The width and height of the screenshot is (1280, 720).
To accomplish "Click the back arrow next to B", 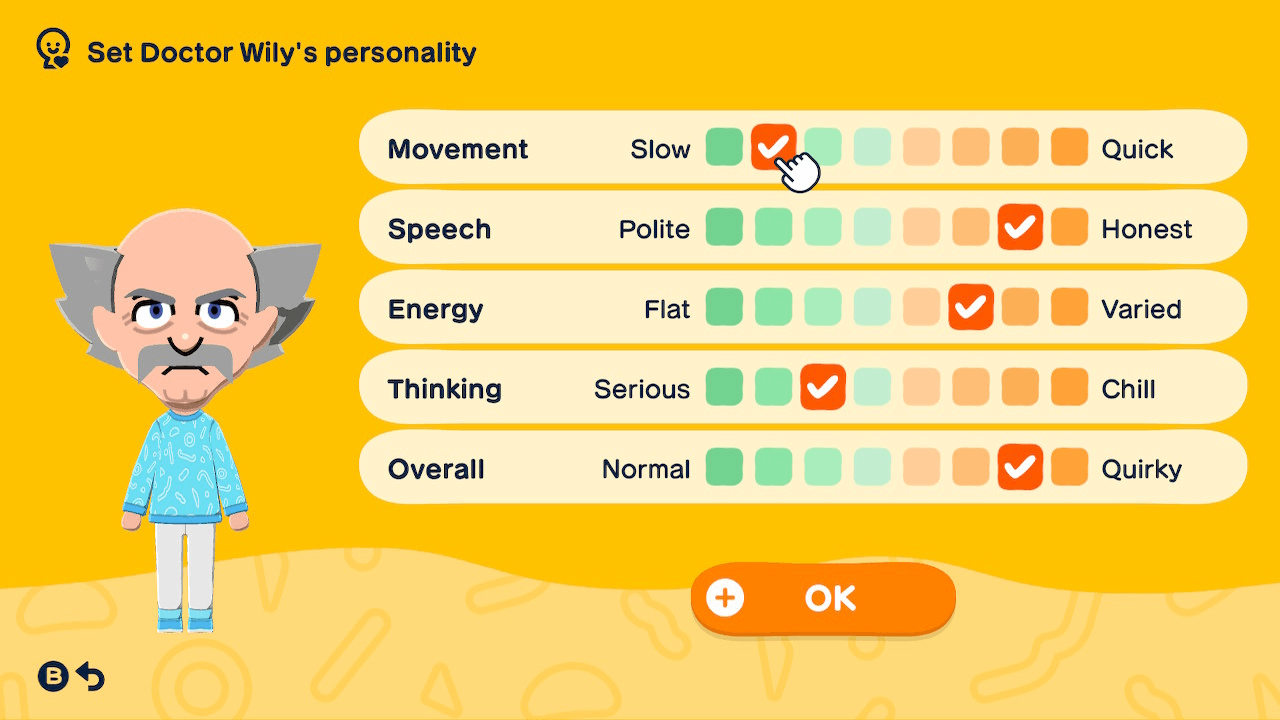I will click(91, 677).
